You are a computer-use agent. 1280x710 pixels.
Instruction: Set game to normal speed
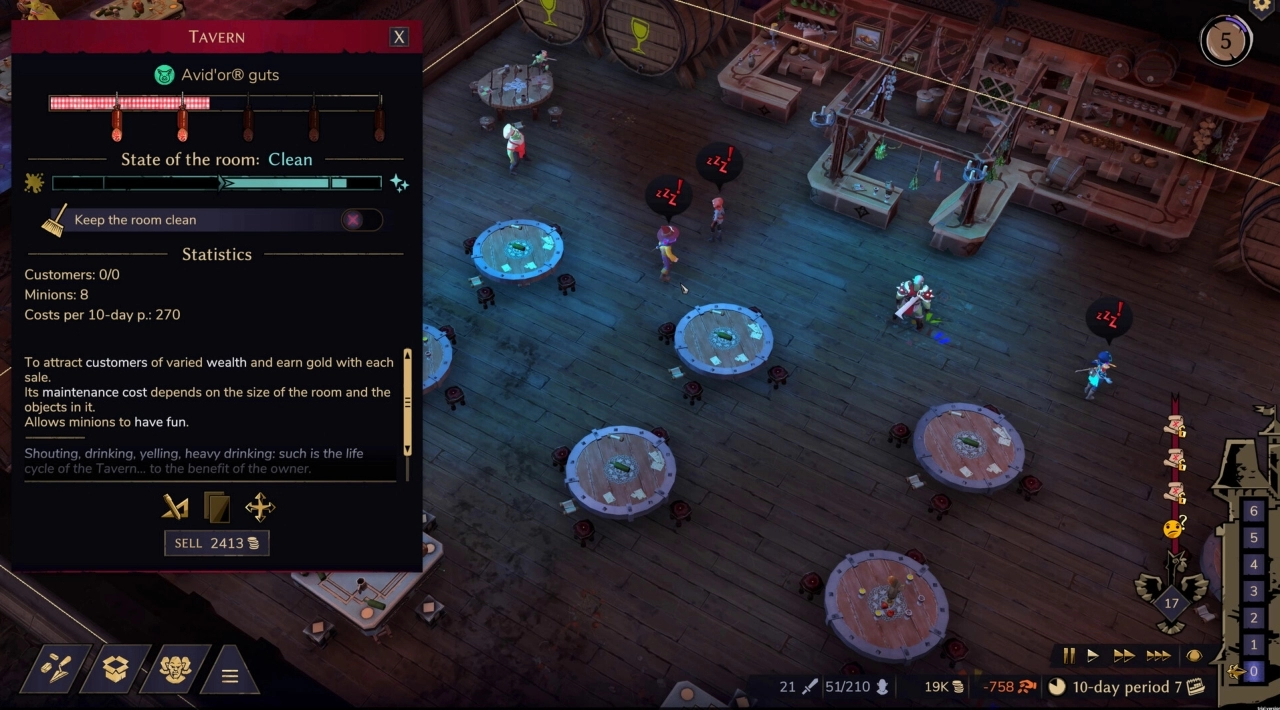[x=1093, y=656]
